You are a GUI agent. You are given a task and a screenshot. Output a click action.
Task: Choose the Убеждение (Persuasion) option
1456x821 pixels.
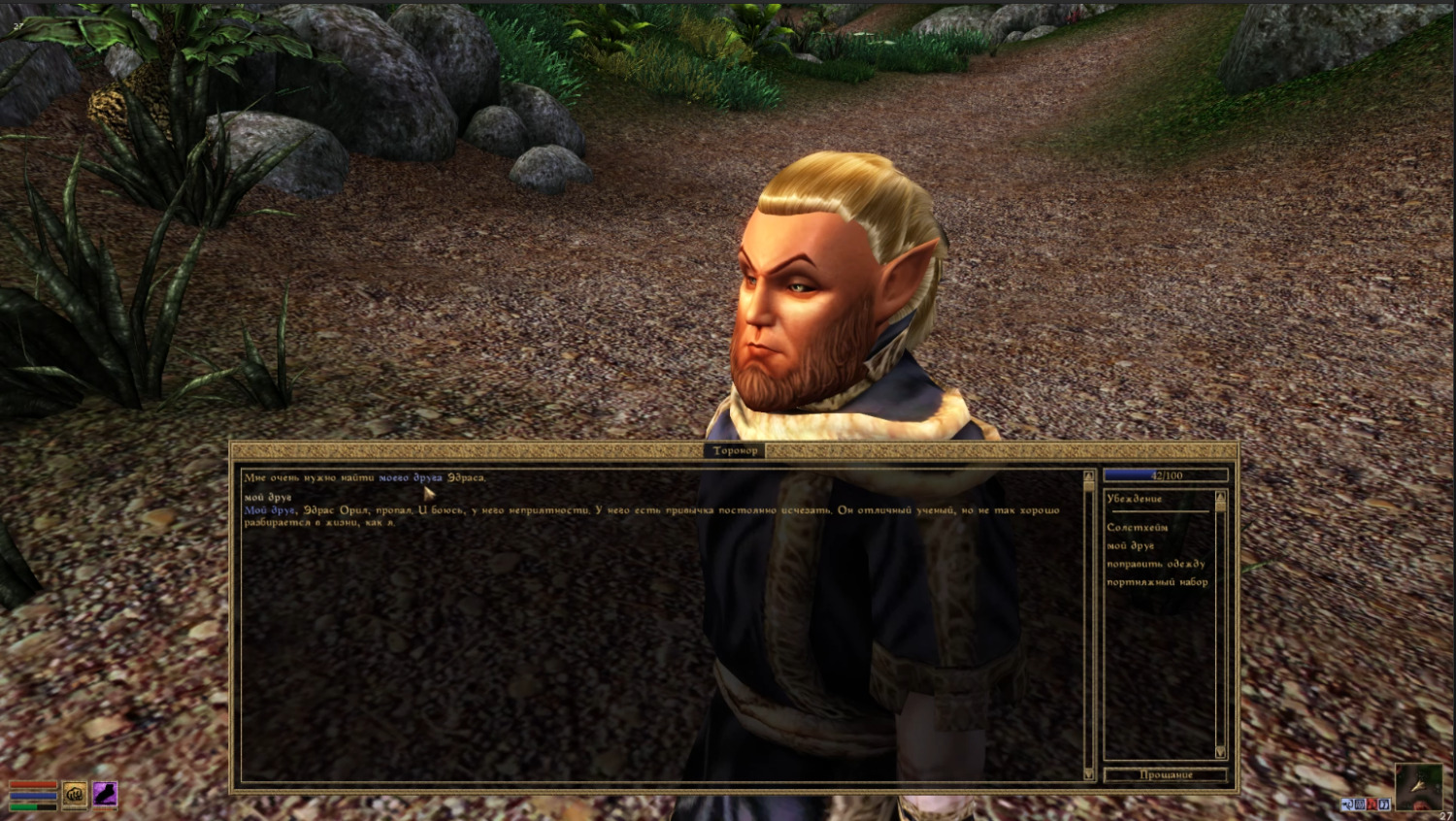tap(1134, 499)
